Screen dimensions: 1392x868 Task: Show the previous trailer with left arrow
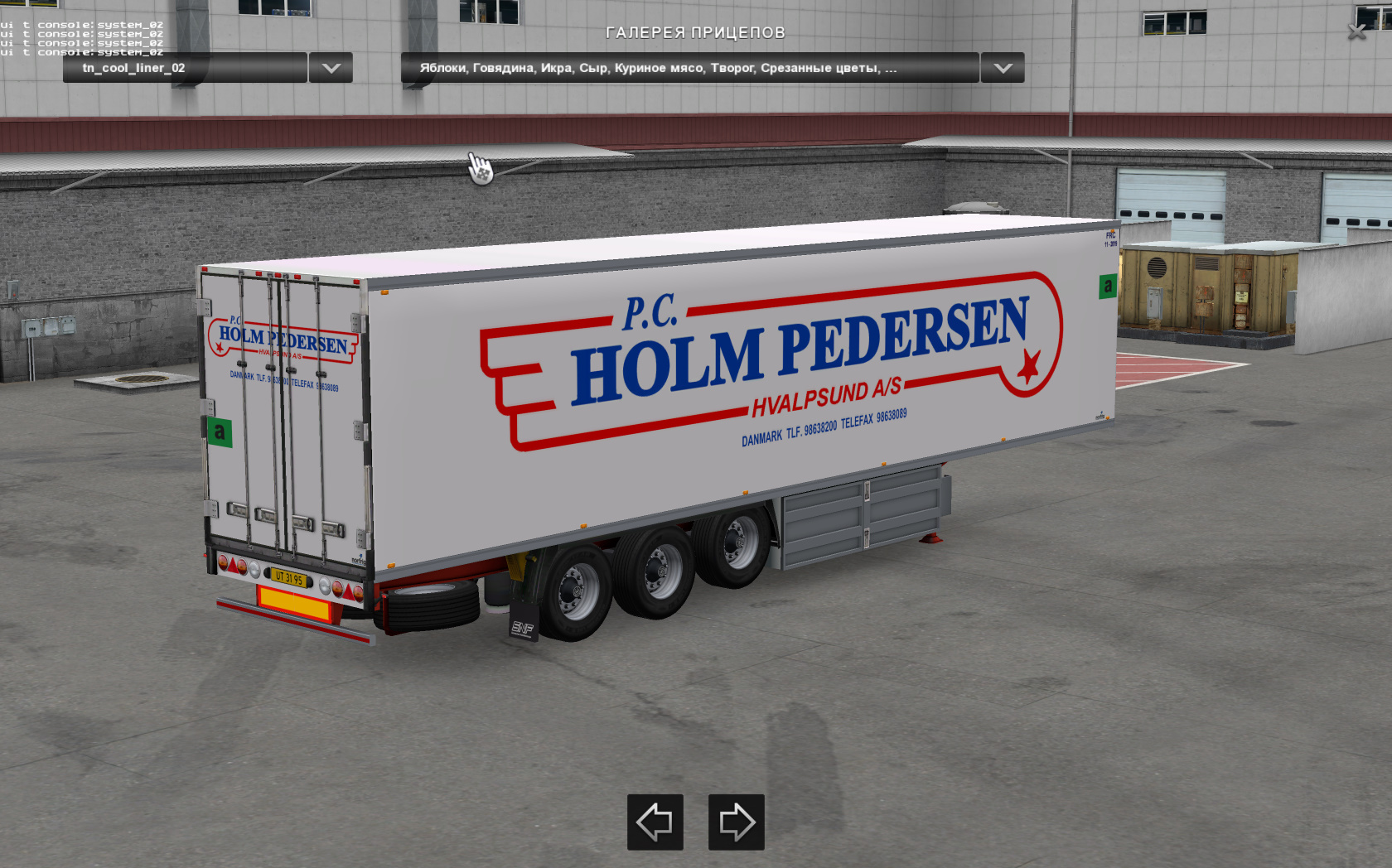tap(655, 822)
